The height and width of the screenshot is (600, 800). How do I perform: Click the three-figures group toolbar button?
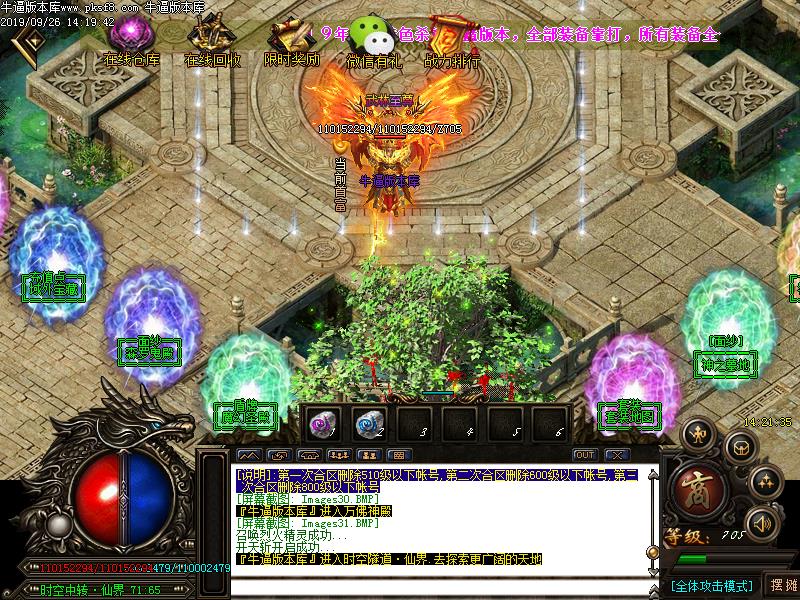(337, 455)
